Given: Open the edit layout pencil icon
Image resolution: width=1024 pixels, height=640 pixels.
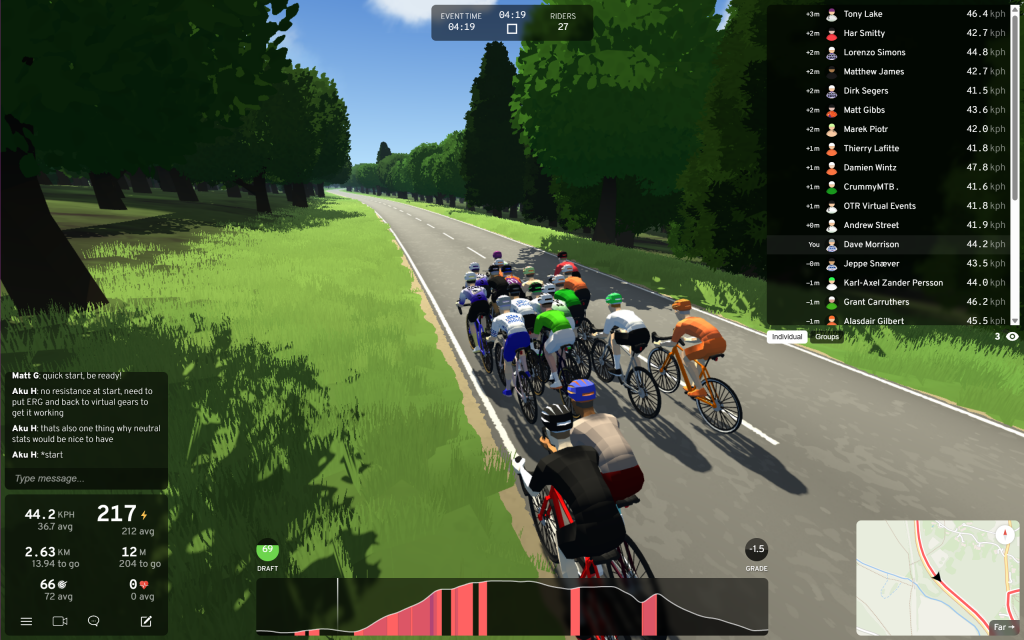Looking at the screenshot, I should [146, 621].
